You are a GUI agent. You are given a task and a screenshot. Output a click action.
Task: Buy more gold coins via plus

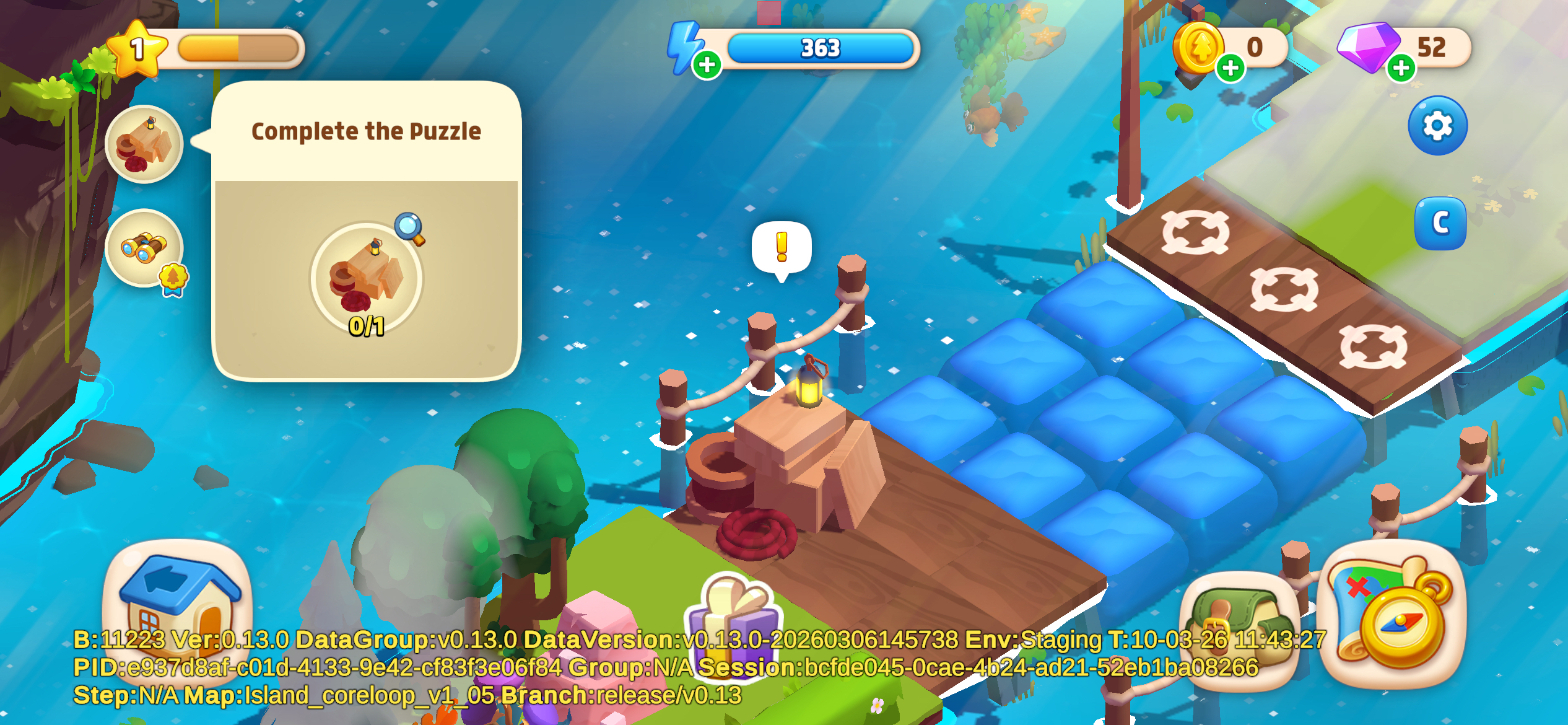pos(1230,68)
